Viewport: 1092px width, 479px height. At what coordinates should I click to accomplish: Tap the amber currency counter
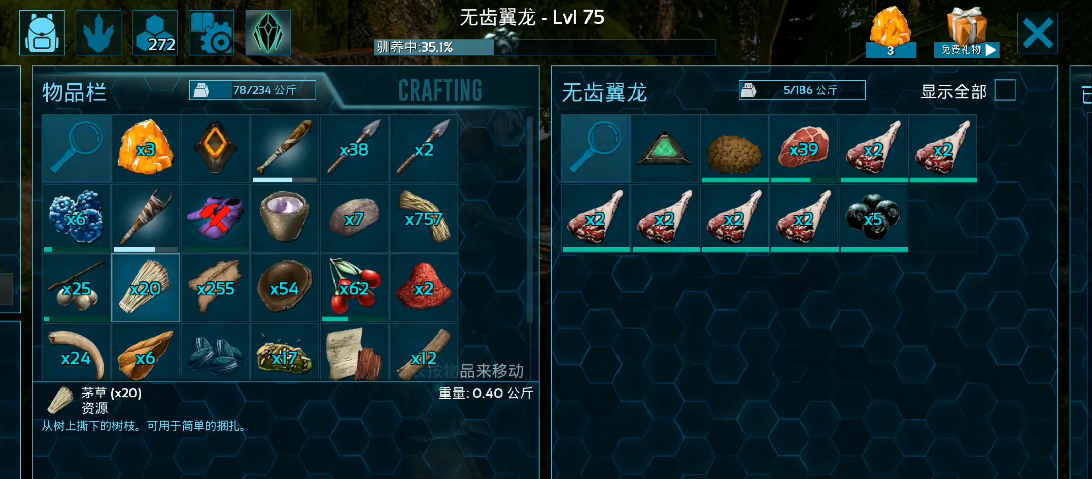click(x=890, y=32)
